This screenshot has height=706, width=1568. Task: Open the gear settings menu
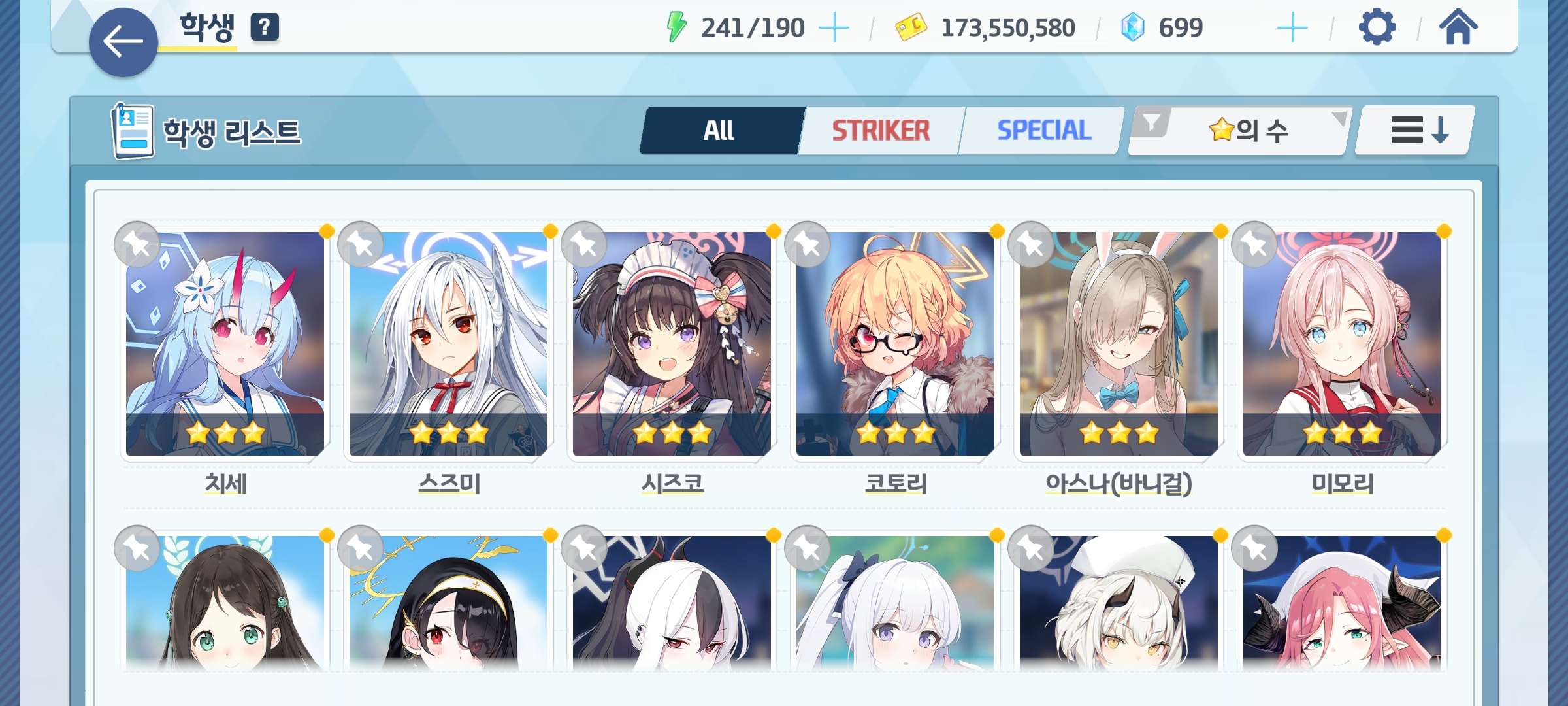pos(1377,27)
